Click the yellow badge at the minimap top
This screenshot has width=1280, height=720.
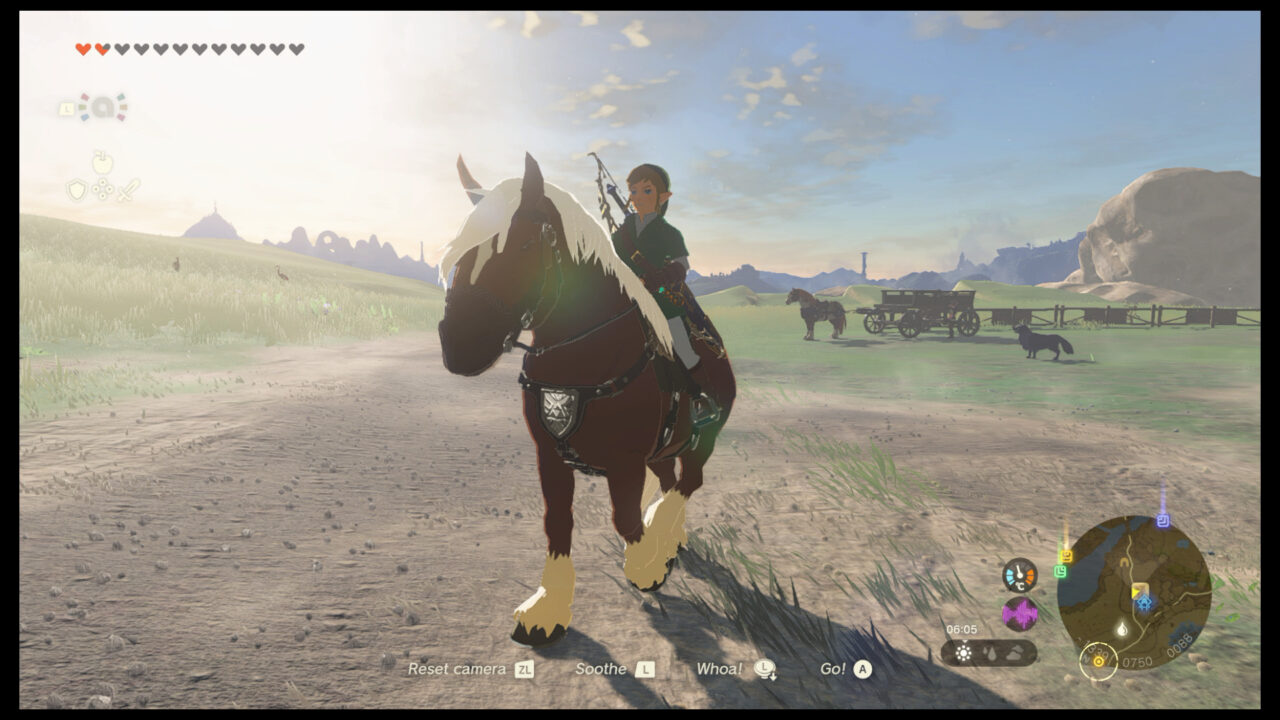(1066, 556)
